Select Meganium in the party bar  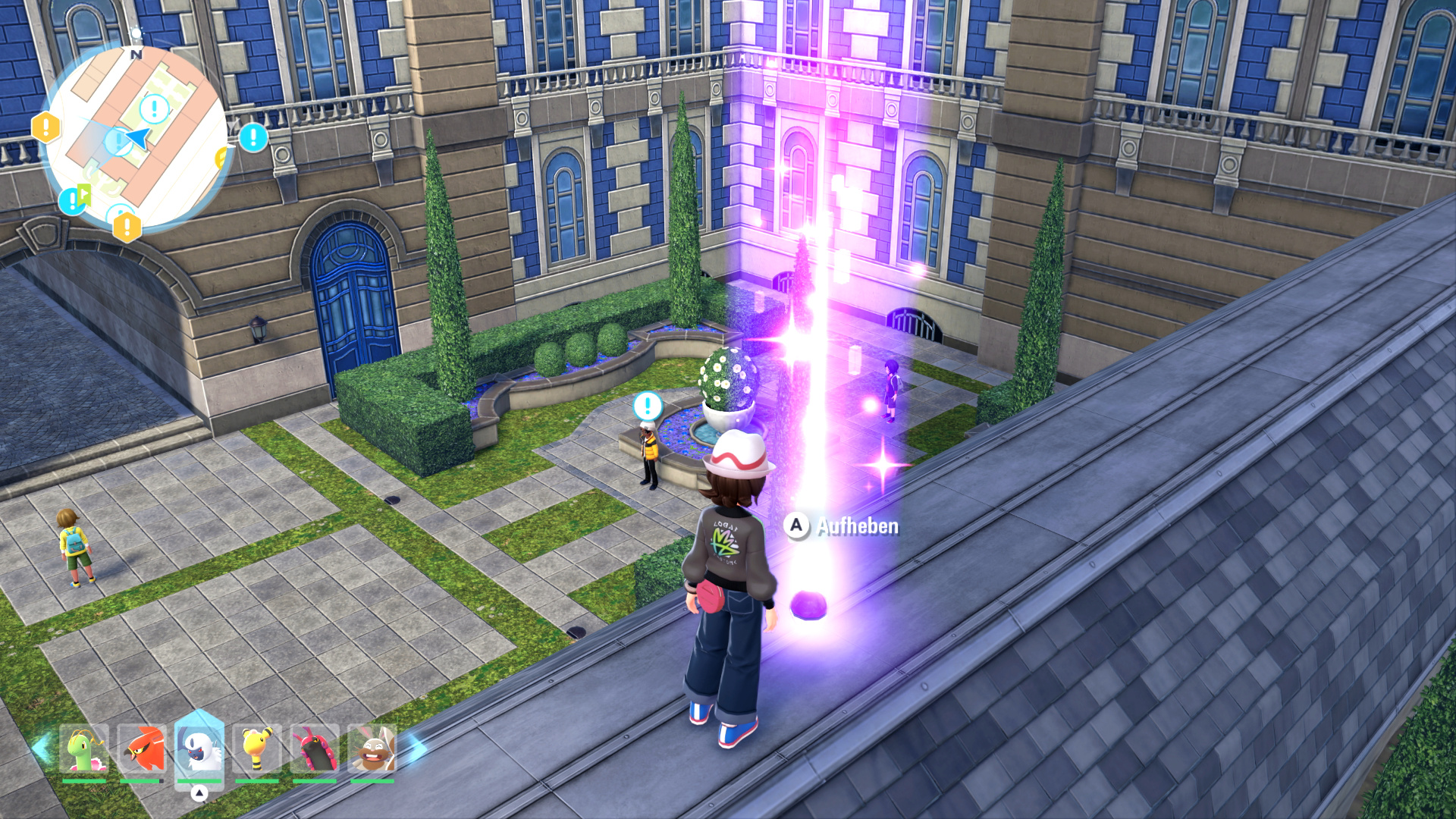[84, 749]
